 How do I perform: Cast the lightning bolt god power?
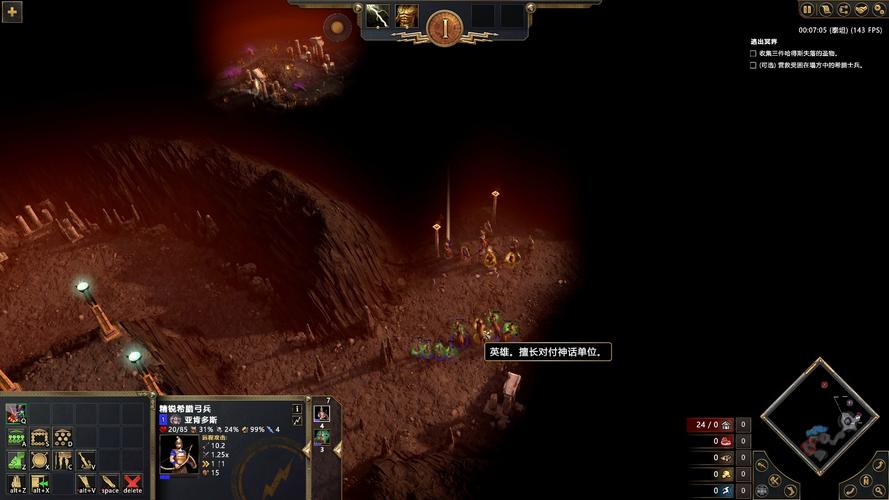point(377,16)
